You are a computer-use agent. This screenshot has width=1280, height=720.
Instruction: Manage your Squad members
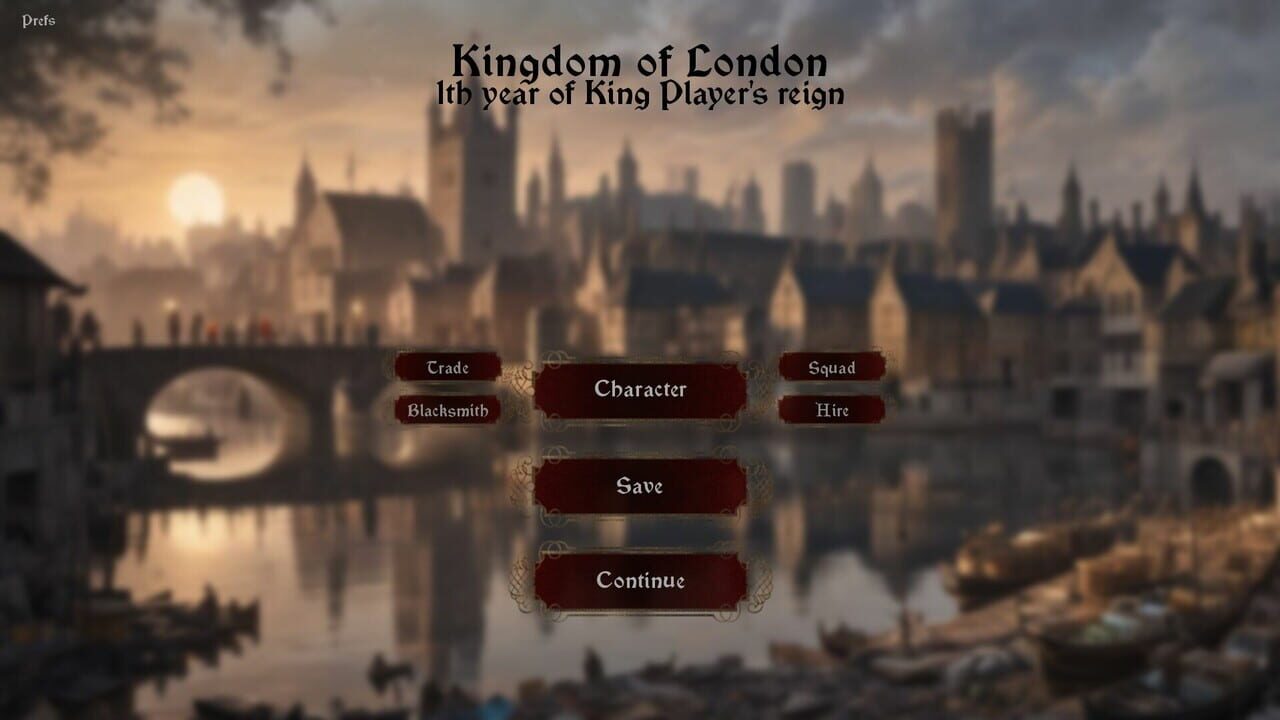click(831, 368)
